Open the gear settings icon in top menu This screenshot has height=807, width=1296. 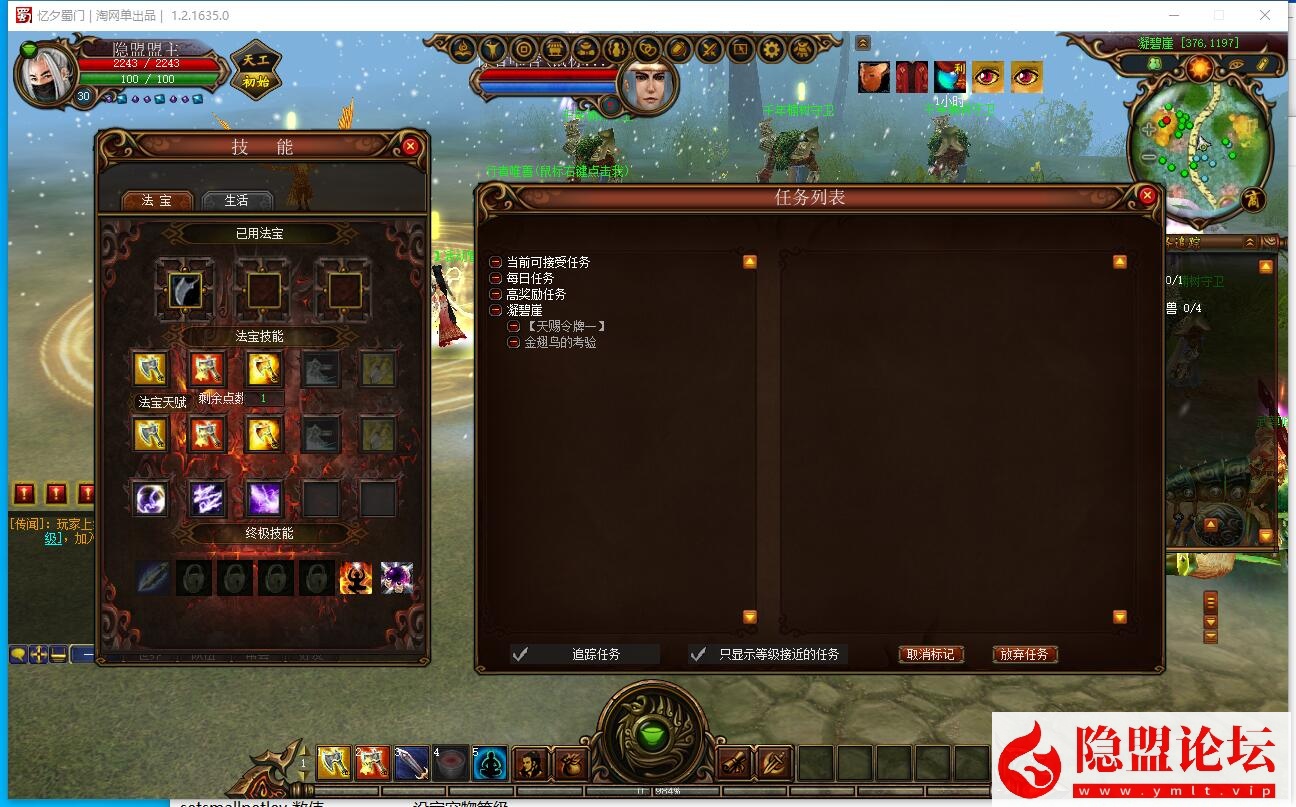771,49
